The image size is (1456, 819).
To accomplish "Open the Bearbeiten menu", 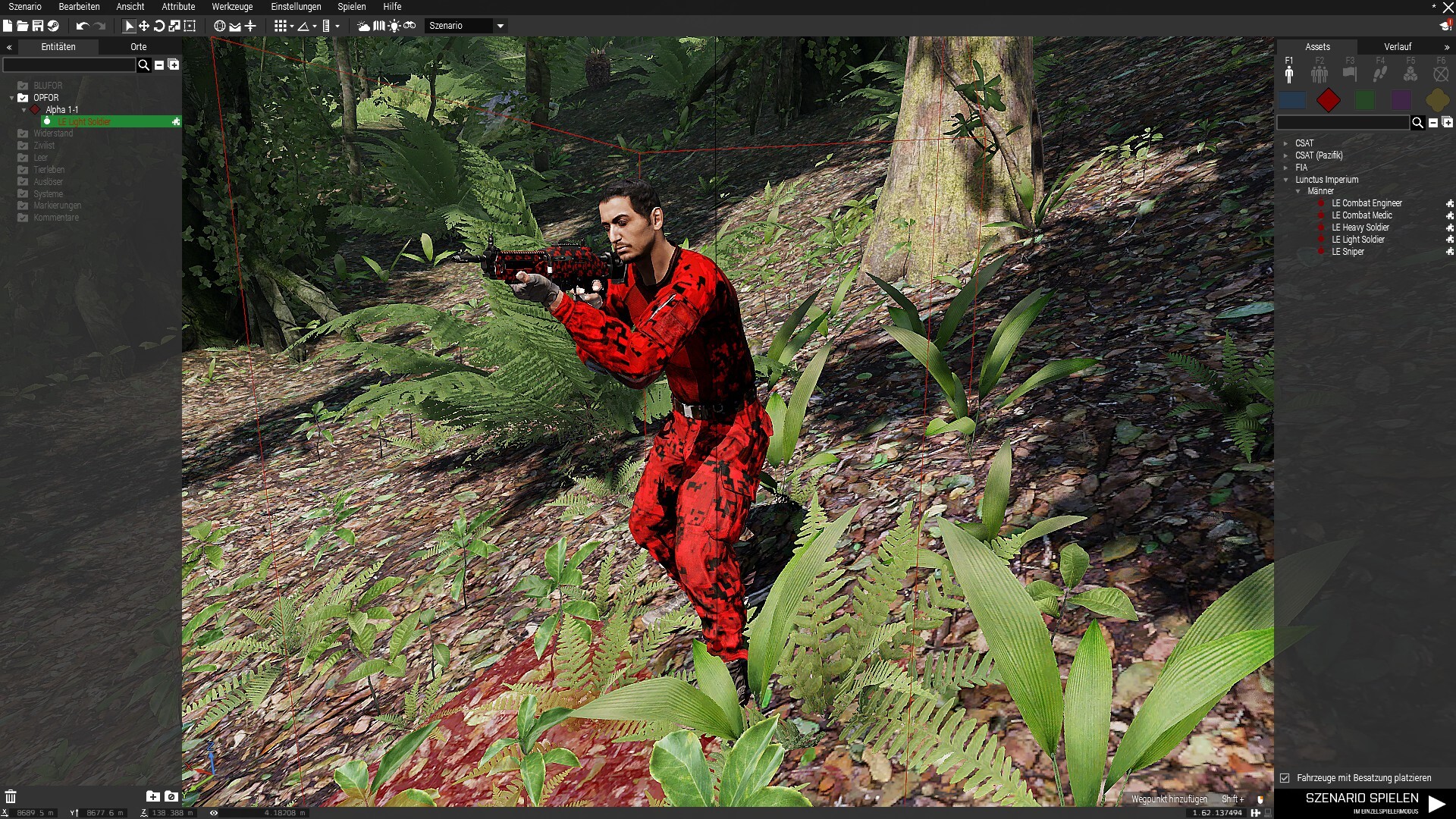I will [x=79, y=7].
